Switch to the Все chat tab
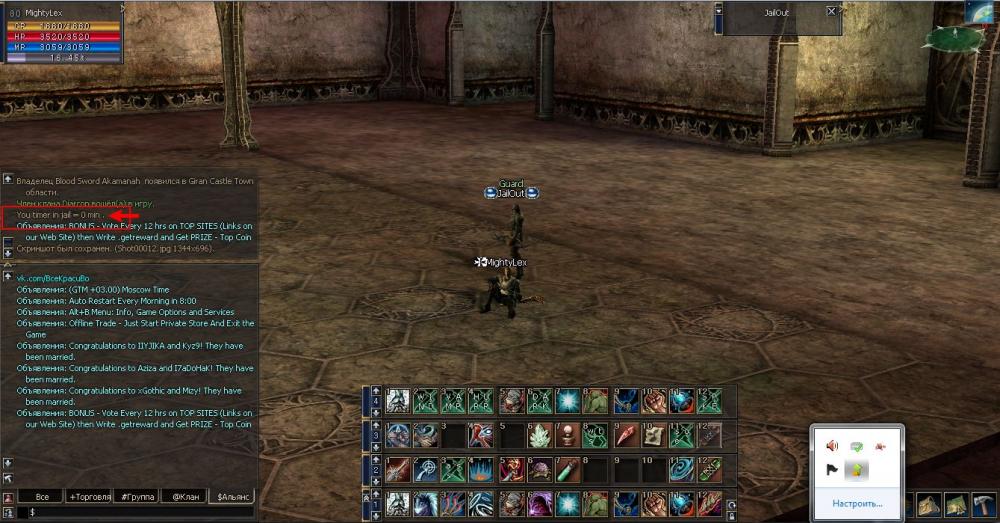Image resolution: width=1000 pixels, height=523 pixels. [42, 496]
